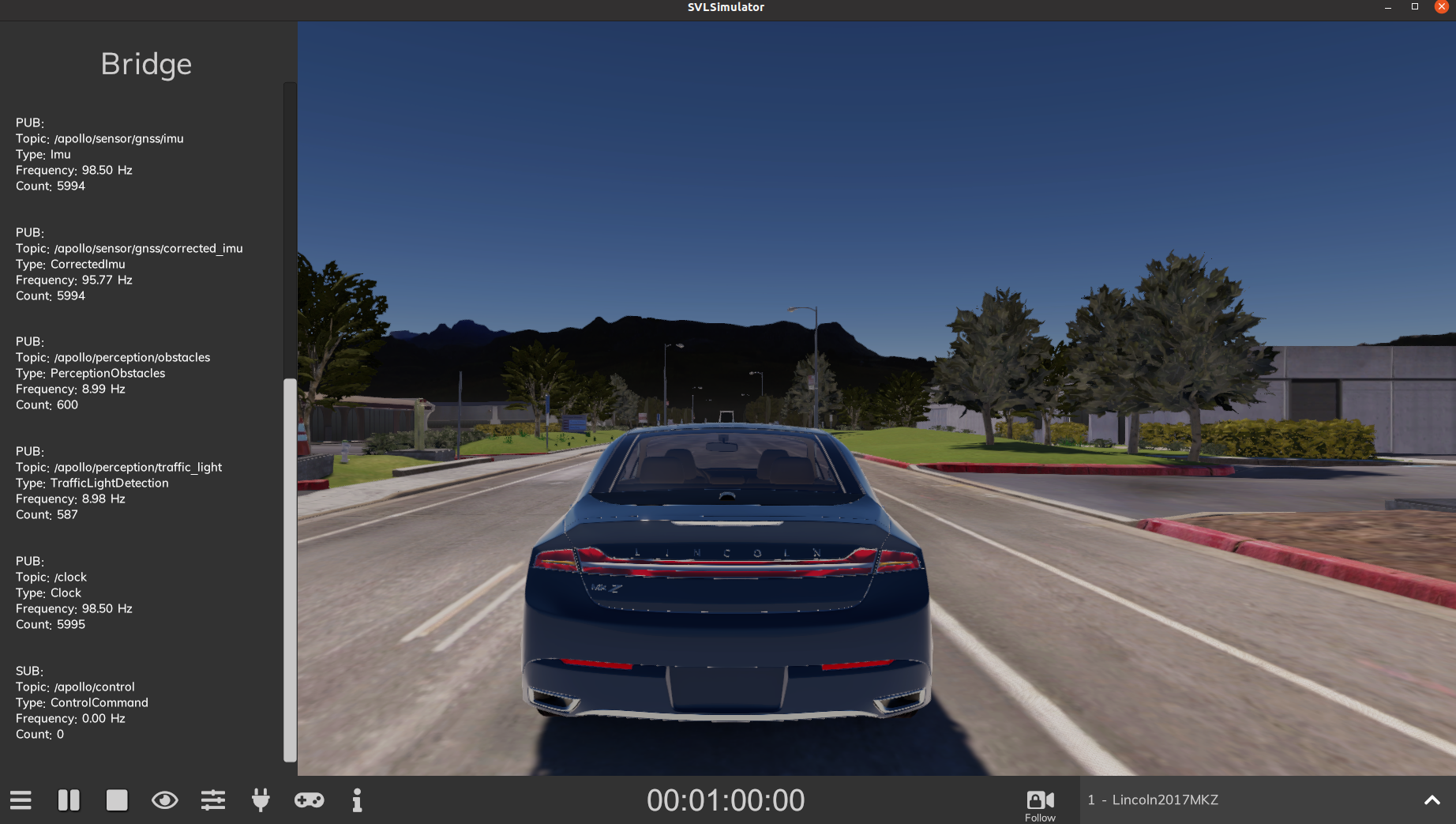
Task: Open controller input settings with gamepad icon
Action: [x=309, y=800]
